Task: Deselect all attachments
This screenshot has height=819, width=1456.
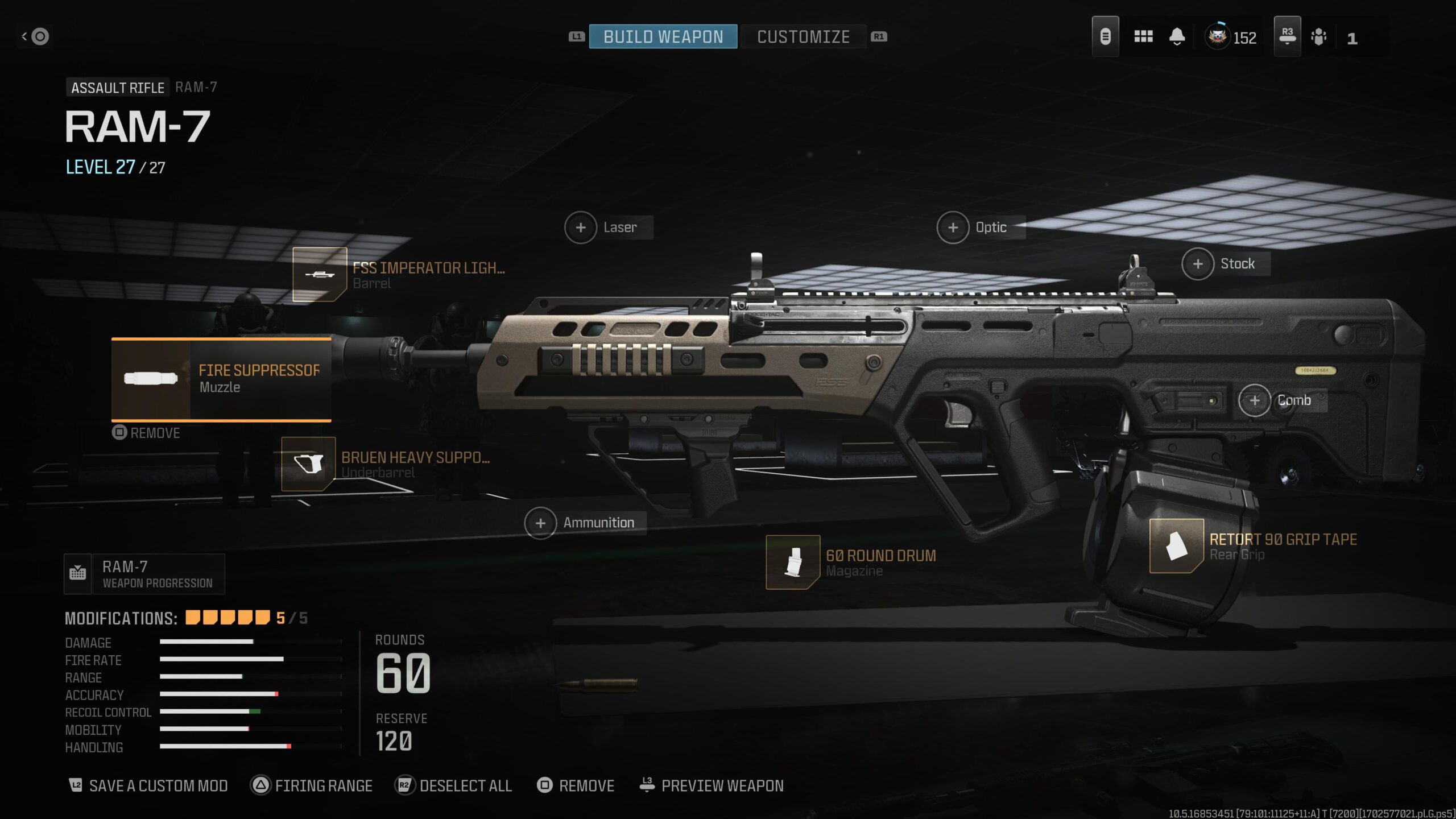Action: coord(454,786)
